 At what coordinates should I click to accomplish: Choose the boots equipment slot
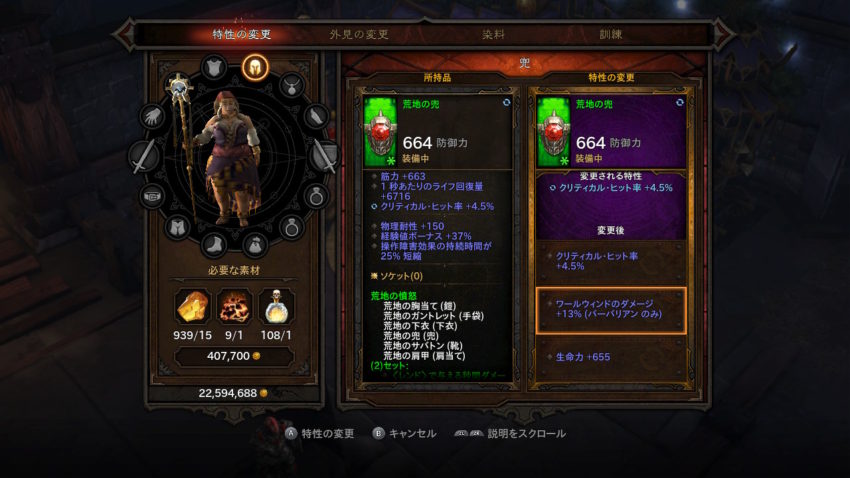coord(215,244)
